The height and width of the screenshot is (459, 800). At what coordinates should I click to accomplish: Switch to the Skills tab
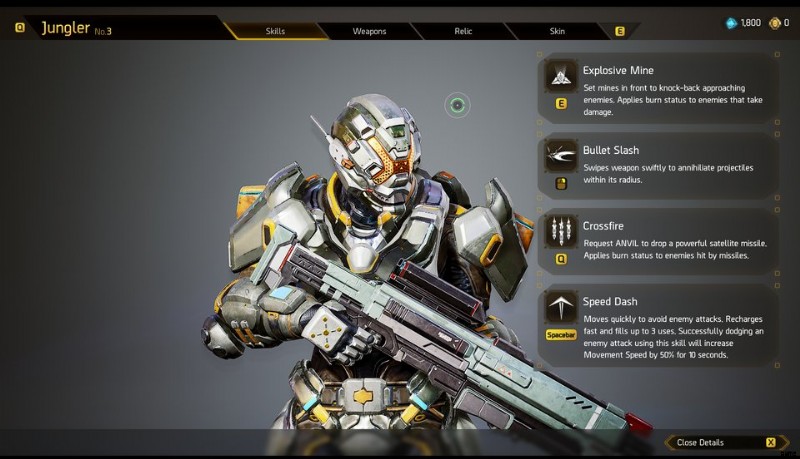pos(275,31)
